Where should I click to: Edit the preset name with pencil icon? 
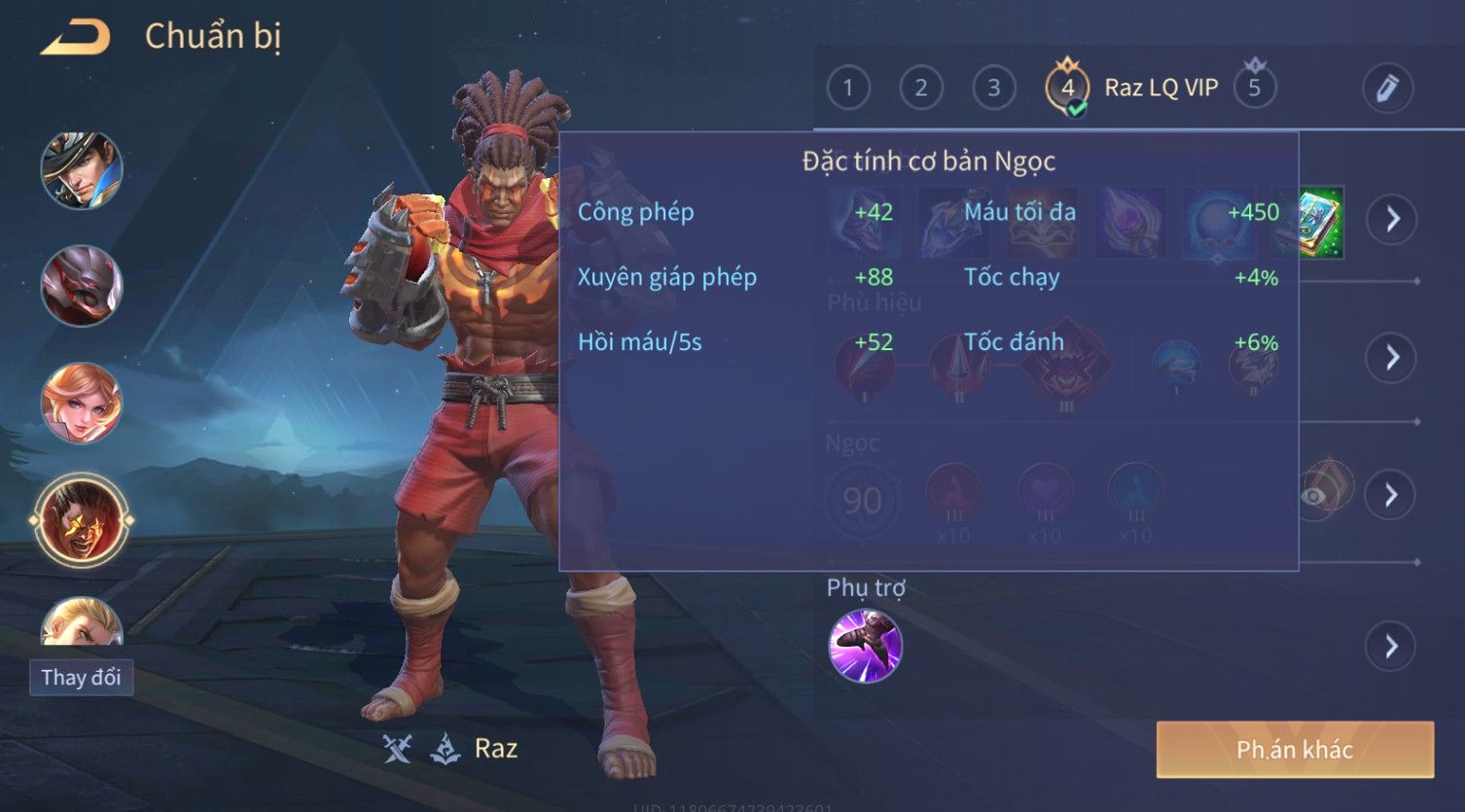(x=1387, y=88)
